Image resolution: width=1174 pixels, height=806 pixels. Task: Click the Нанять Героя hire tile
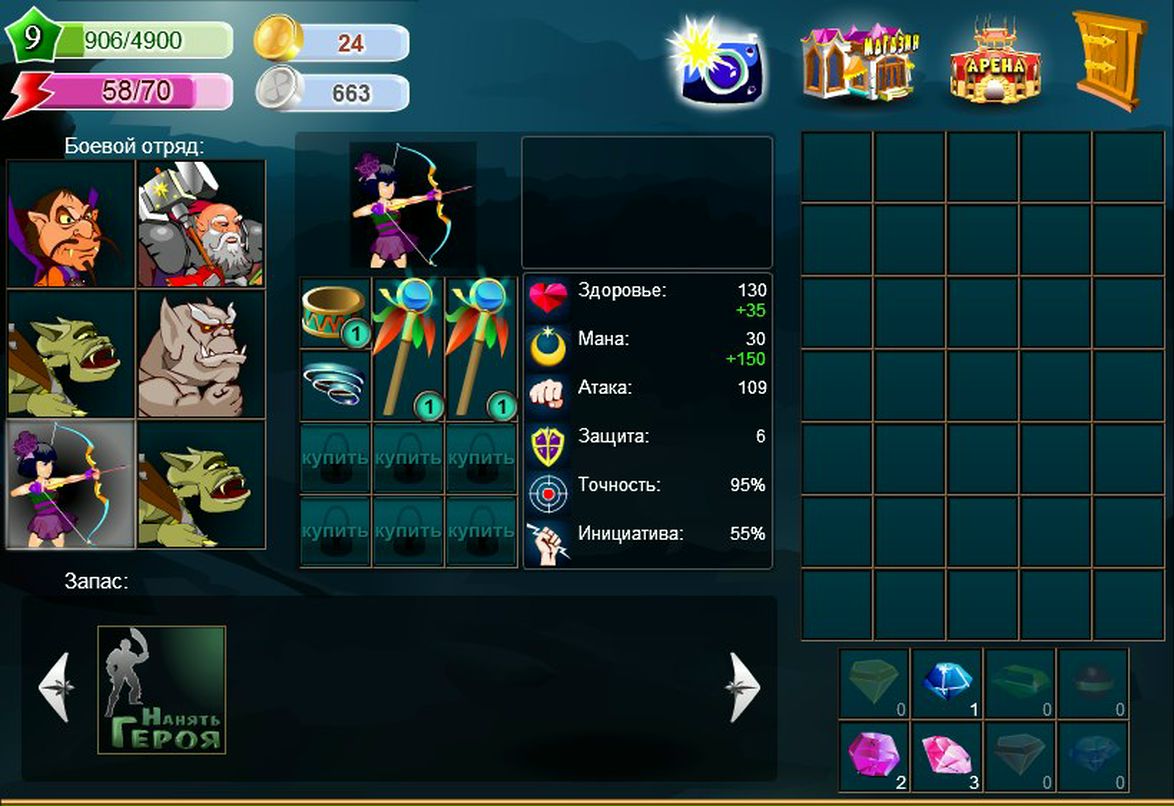click(162, 689)
